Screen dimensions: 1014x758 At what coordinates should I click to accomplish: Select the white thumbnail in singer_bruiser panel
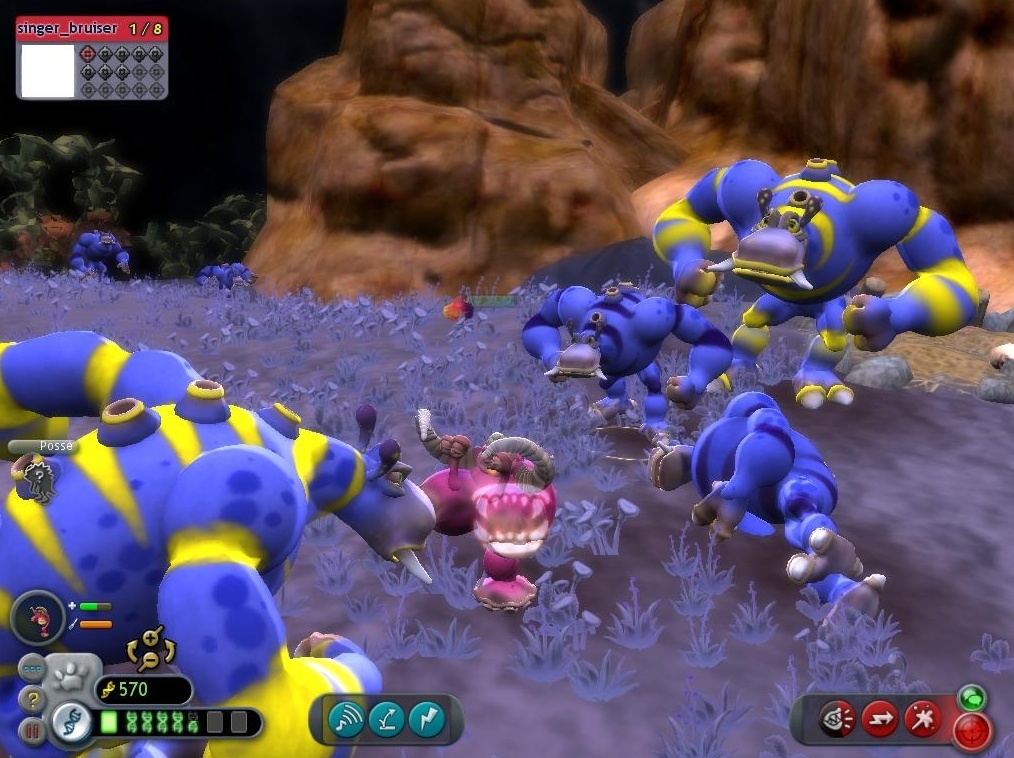click(48, 70)
